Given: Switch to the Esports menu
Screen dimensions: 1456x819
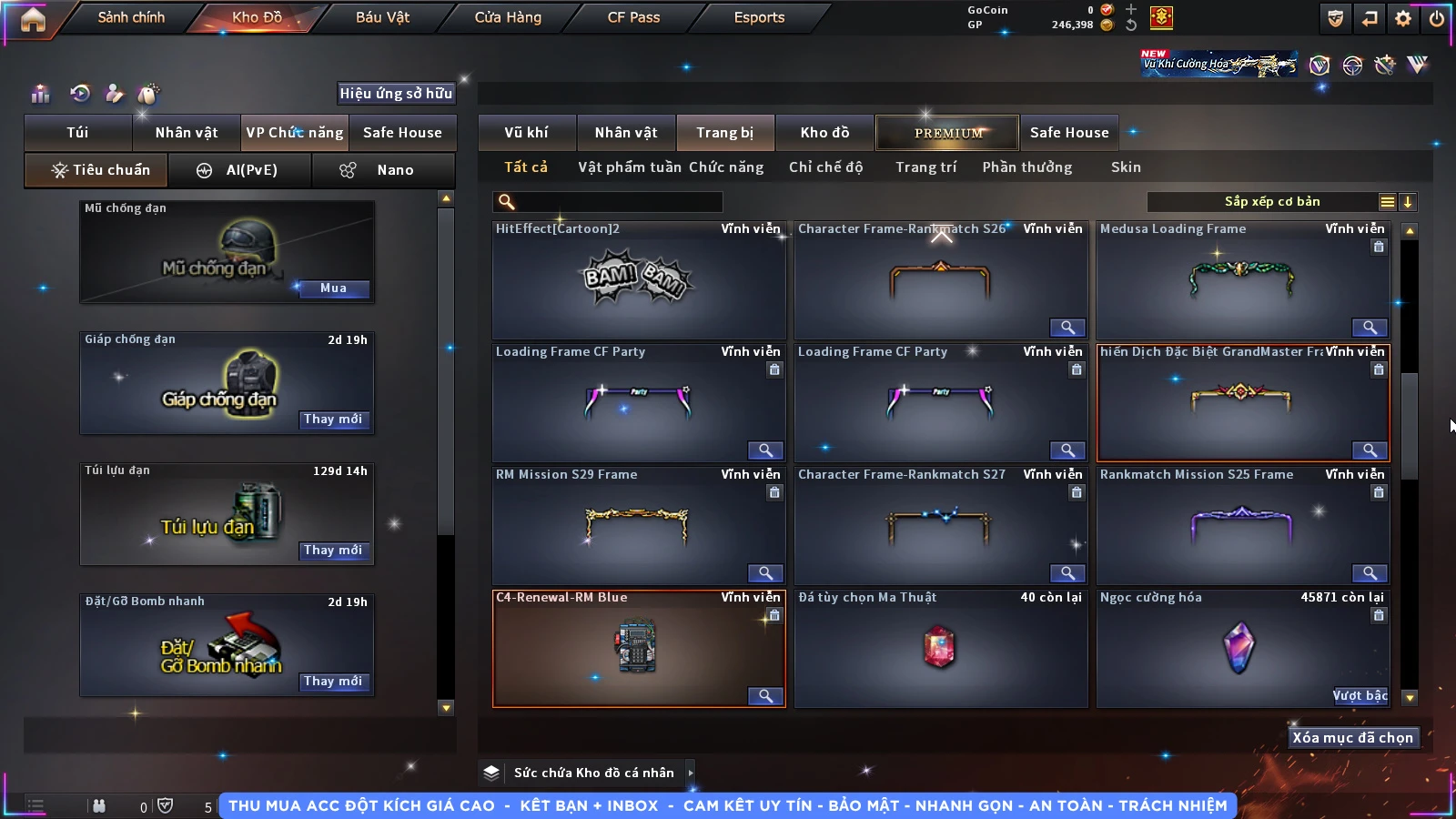Looking at the screenshot, I should pyautogui.click(x=759, y=17).
